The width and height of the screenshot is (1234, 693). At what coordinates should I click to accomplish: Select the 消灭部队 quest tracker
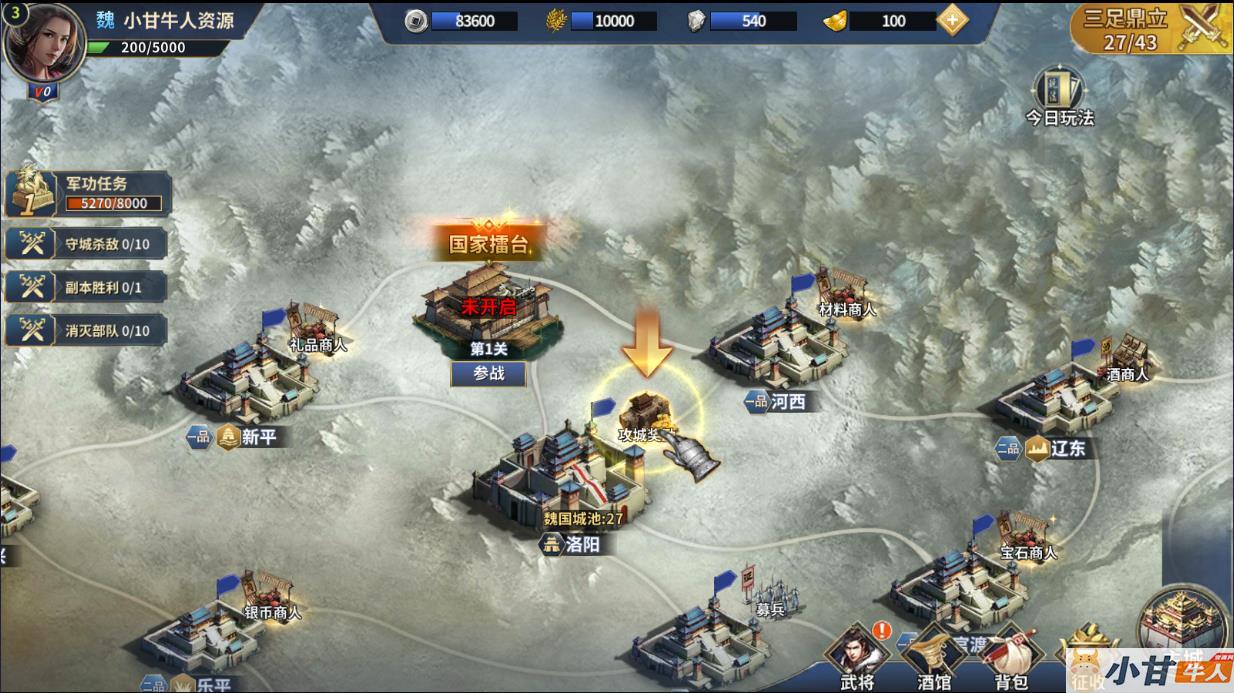(x=86, y=330)
